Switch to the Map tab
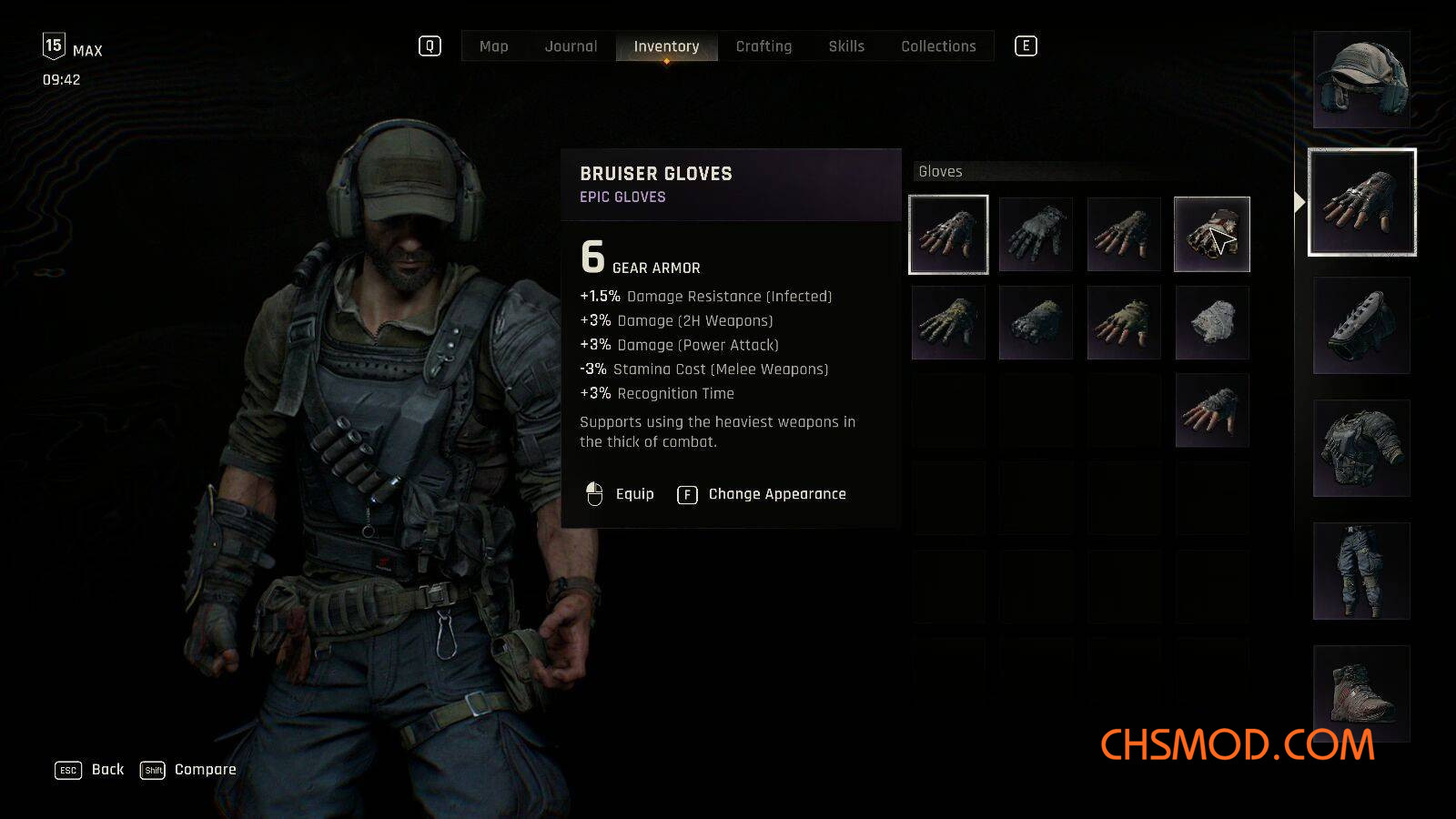1456x819 pixels. click(493, 46)
